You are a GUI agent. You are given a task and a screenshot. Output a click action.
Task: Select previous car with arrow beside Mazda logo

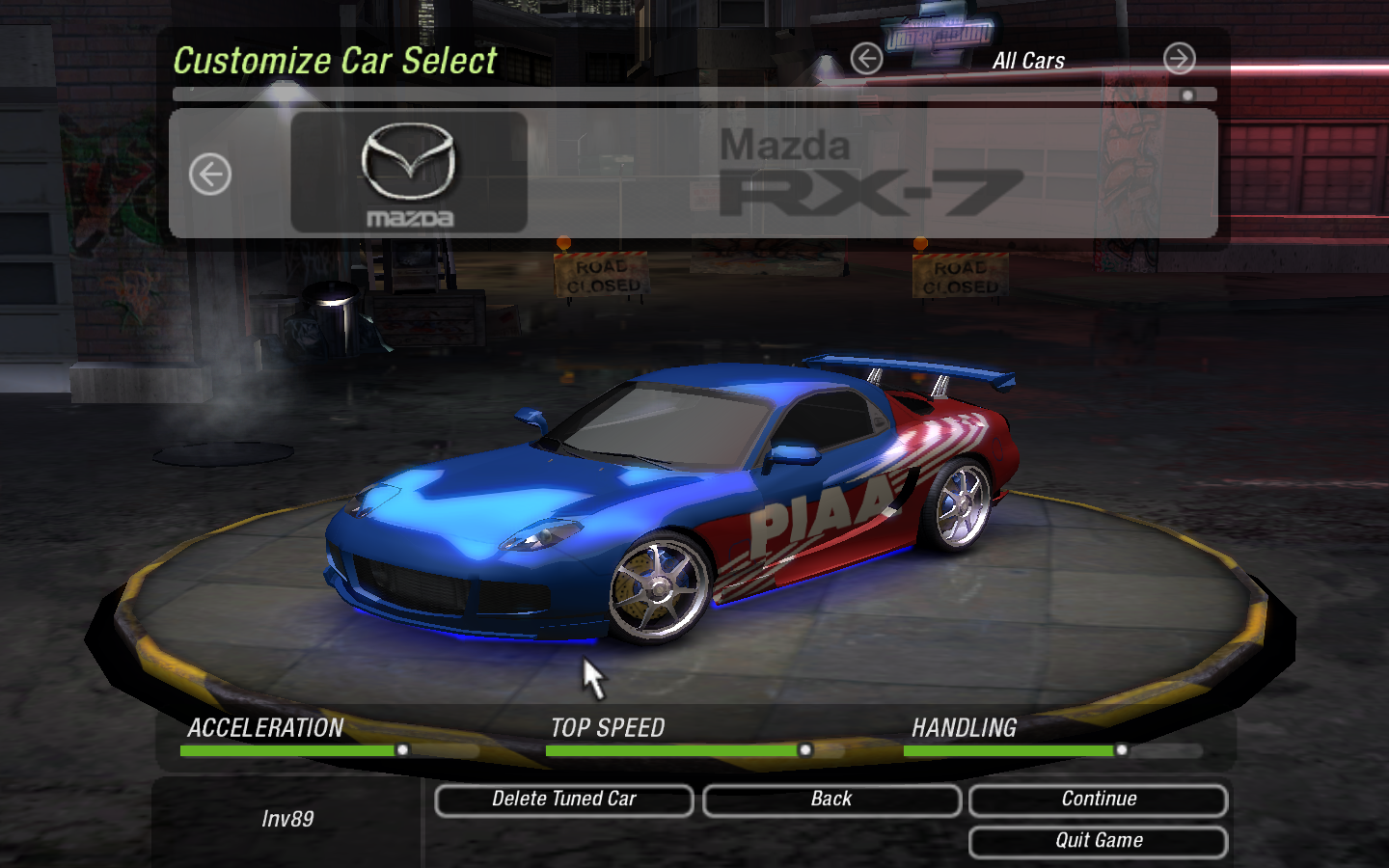coord(210,175)
